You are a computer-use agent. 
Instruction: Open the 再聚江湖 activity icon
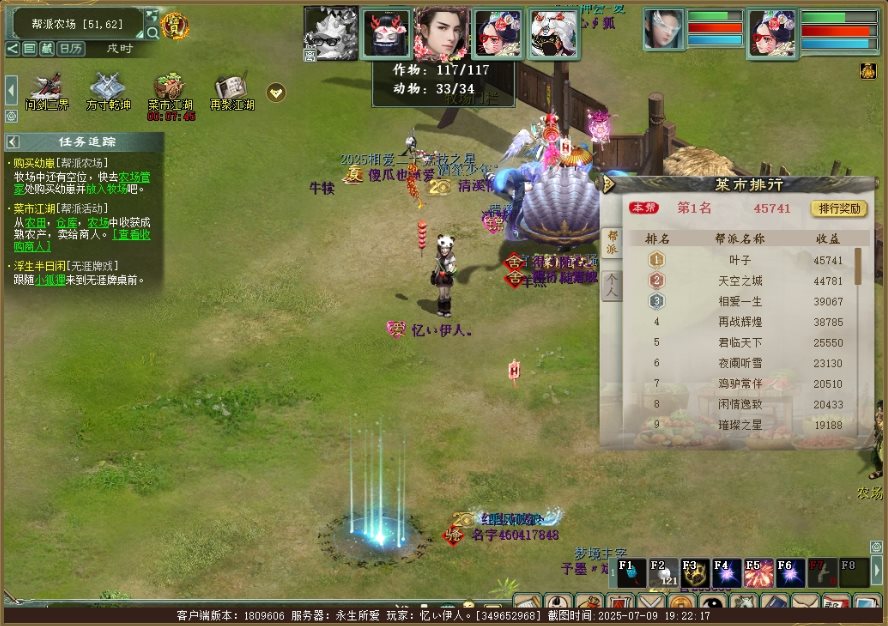230,88
